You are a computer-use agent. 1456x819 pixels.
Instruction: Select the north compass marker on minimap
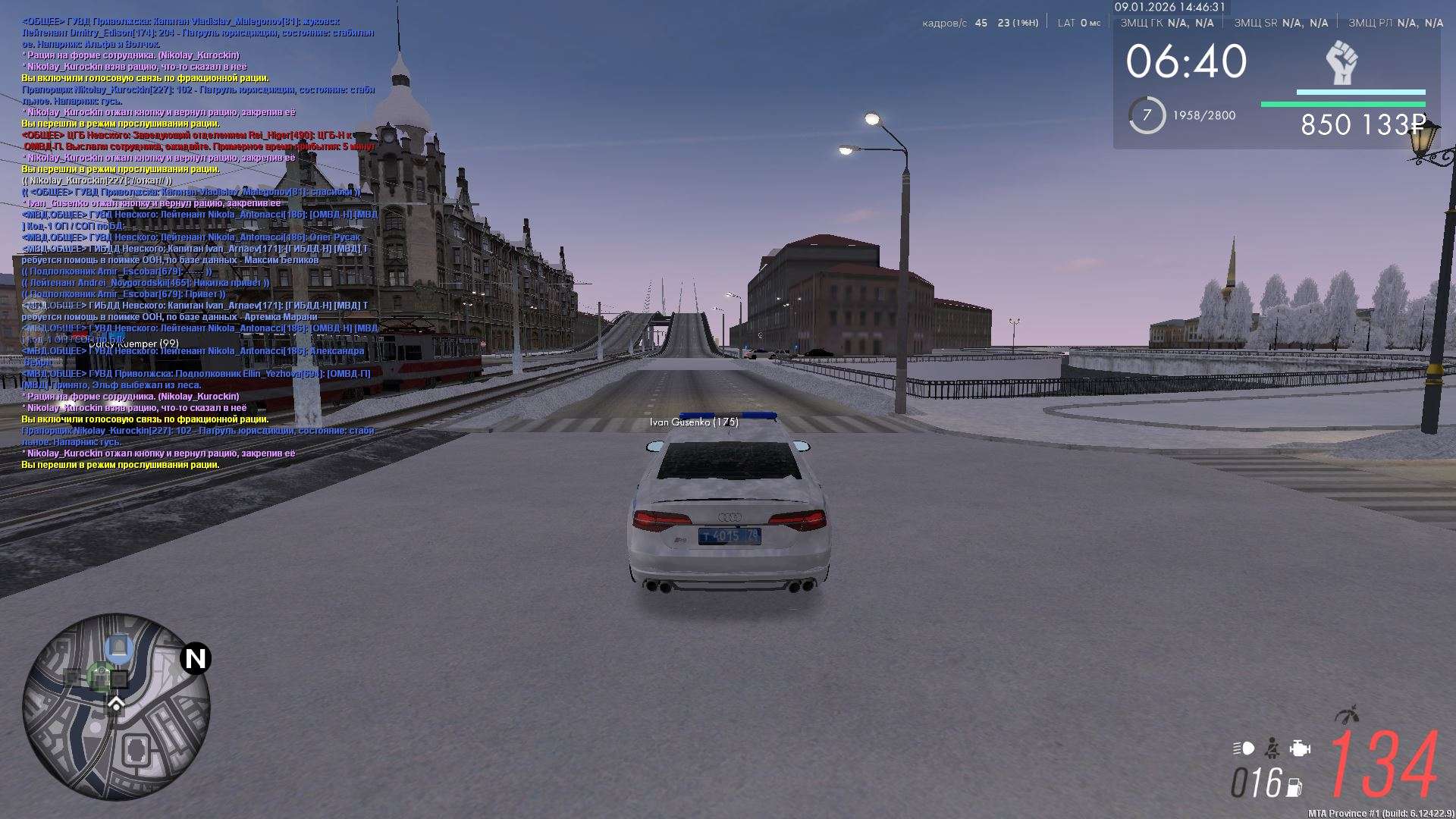click(196, 658)
